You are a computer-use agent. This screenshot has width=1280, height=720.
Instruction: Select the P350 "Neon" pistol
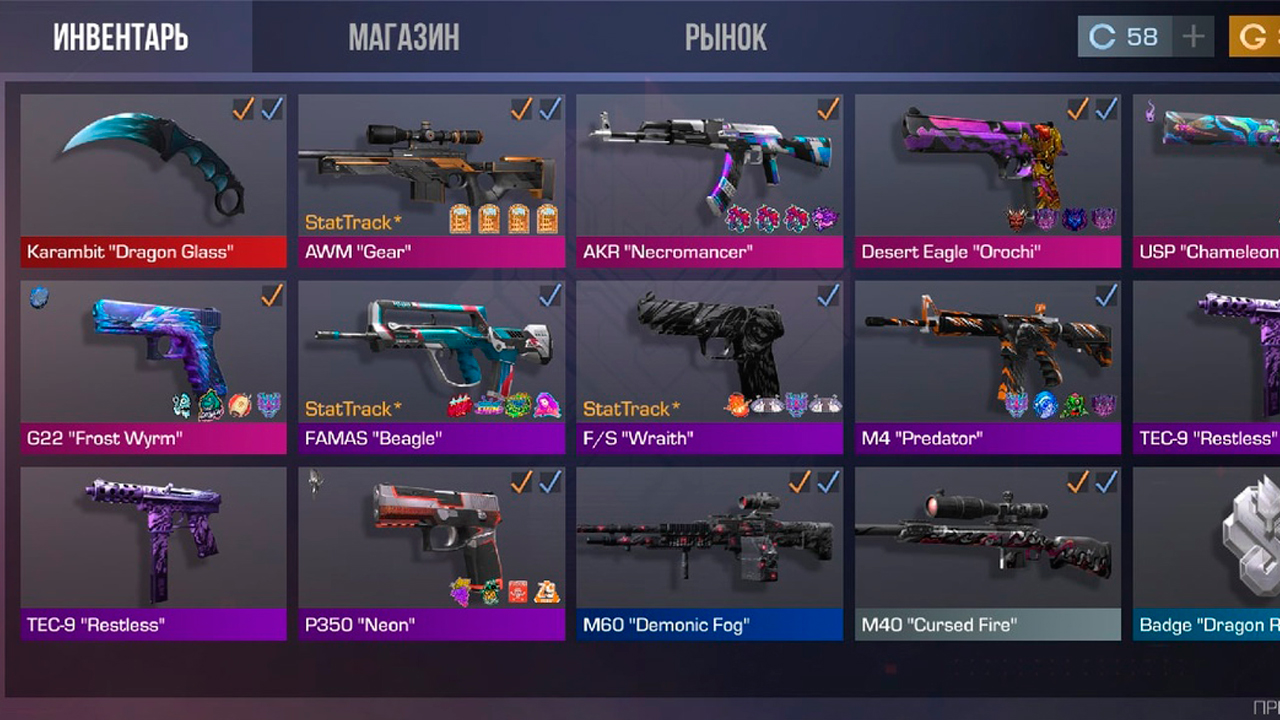[x=431, y=553]
